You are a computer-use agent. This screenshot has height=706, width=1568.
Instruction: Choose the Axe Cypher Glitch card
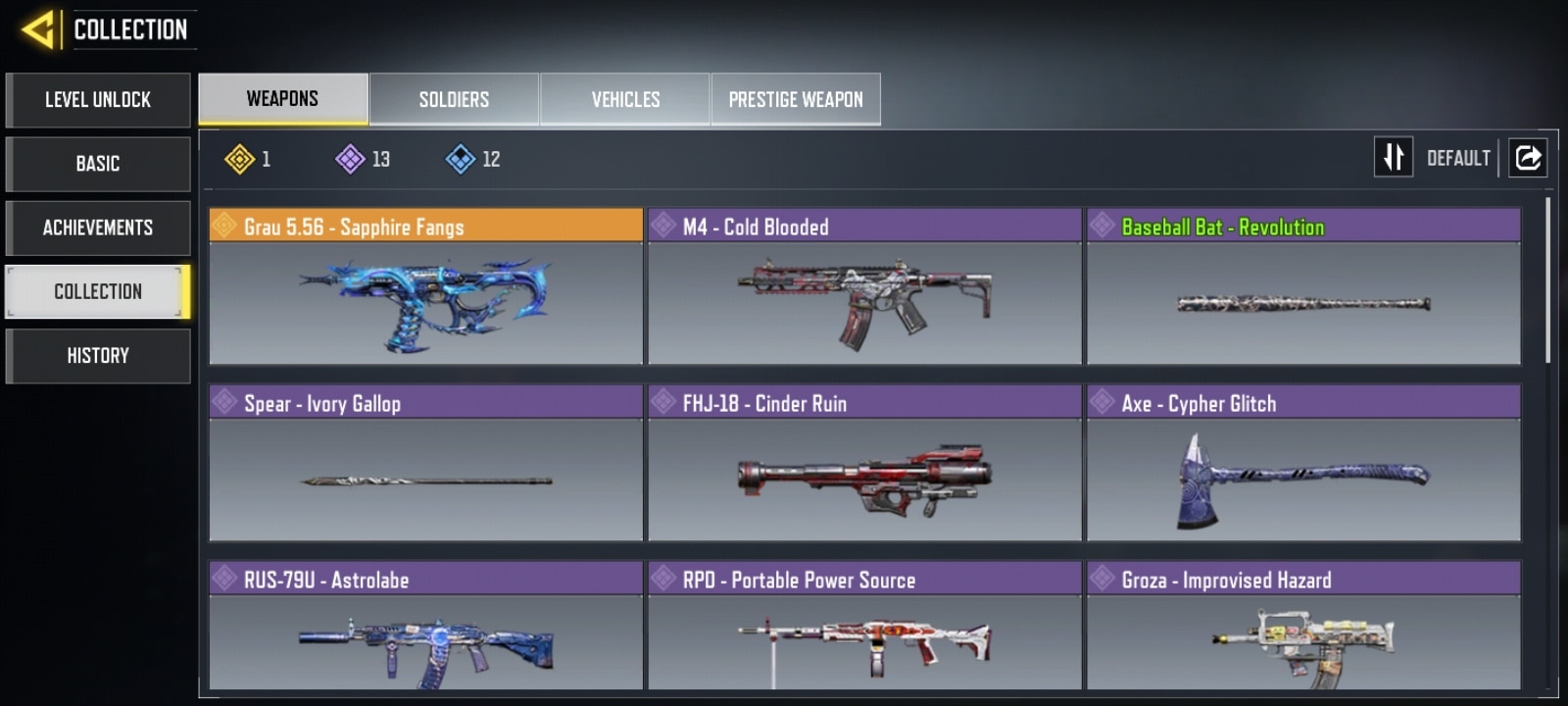click(x=1303, y=463)
